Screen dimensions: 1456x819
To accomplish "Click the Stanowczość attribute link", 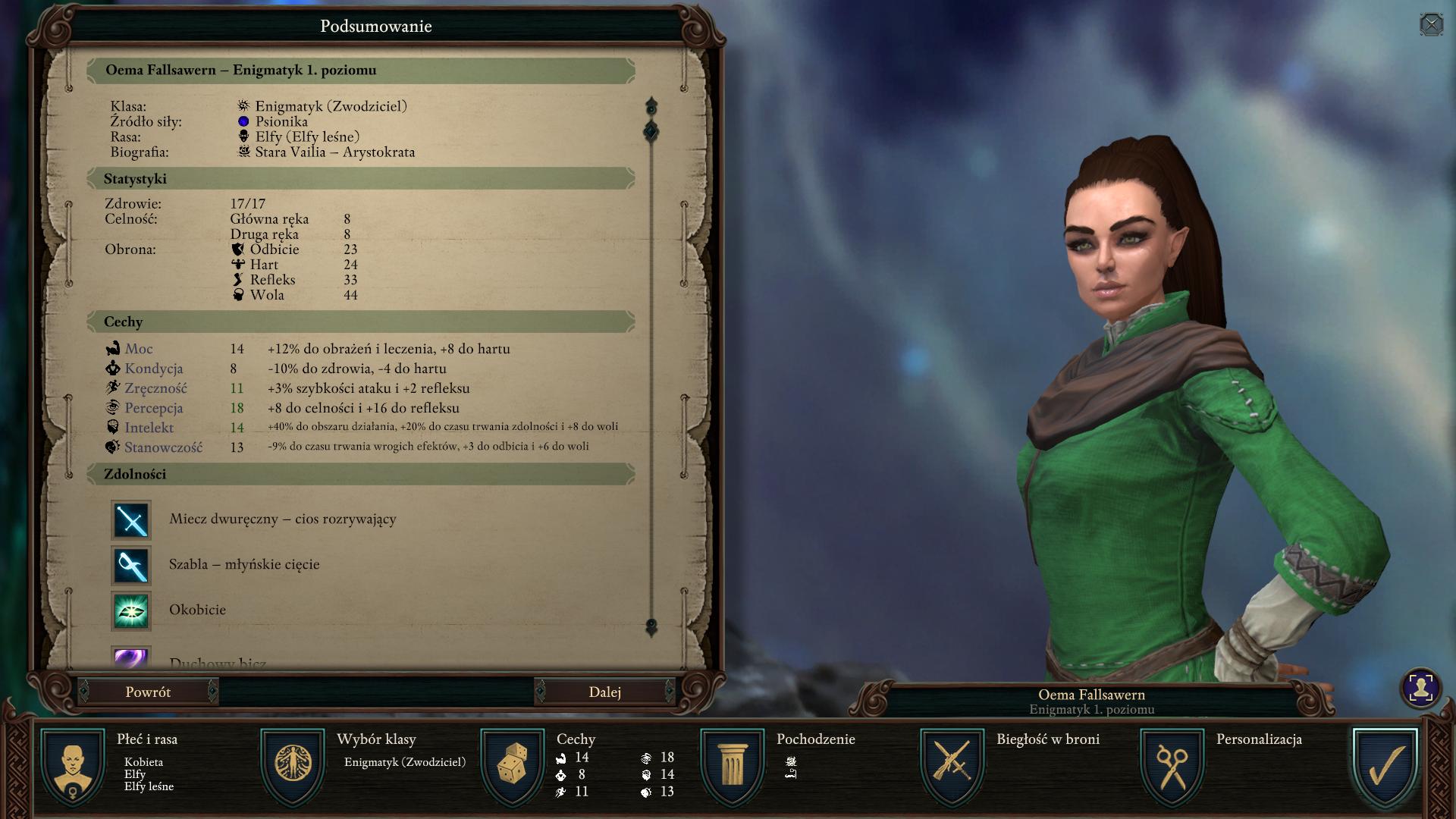I will click(163, 447).
